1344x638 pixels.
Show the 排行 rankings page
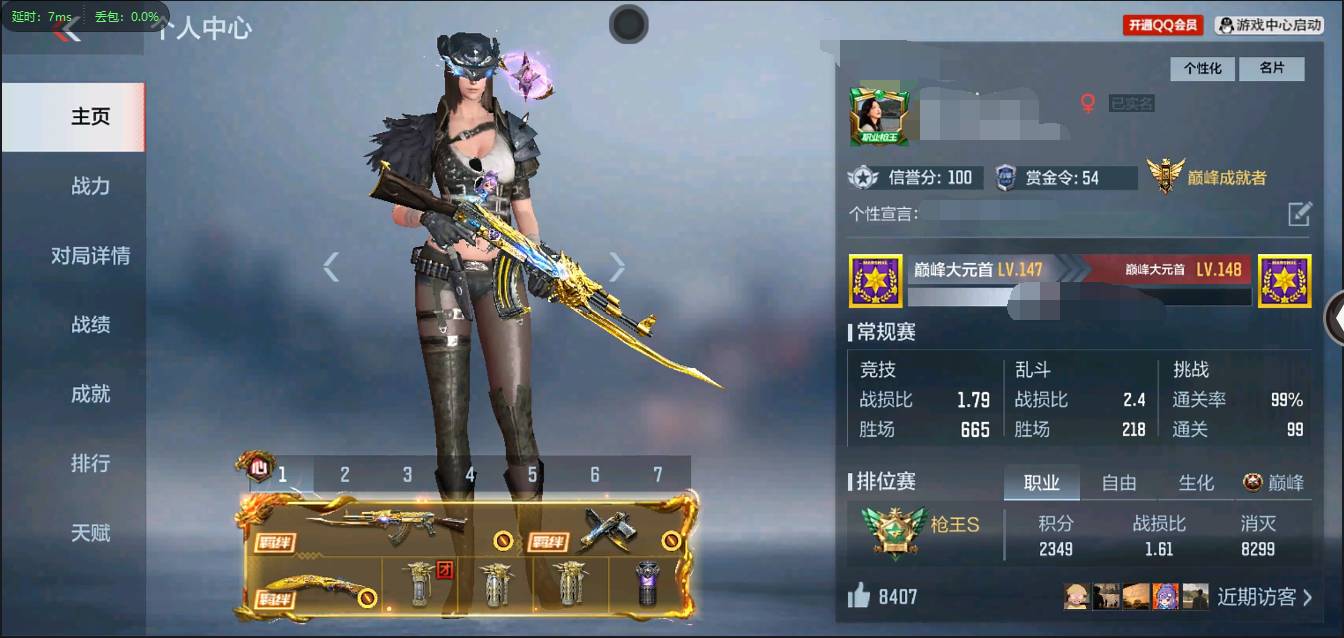pyautogui.click(x=90, y=464)
